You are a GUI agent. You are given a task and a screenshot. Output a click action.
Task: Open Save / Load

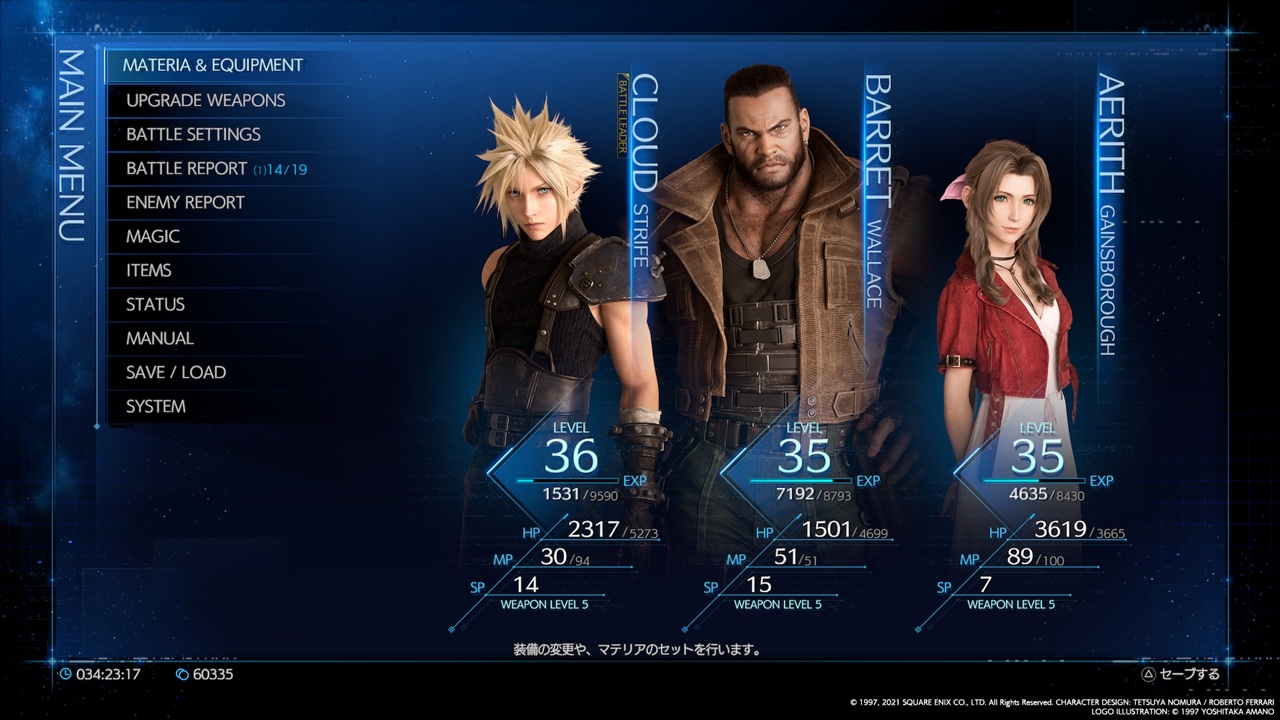click(x=173, y=372)
